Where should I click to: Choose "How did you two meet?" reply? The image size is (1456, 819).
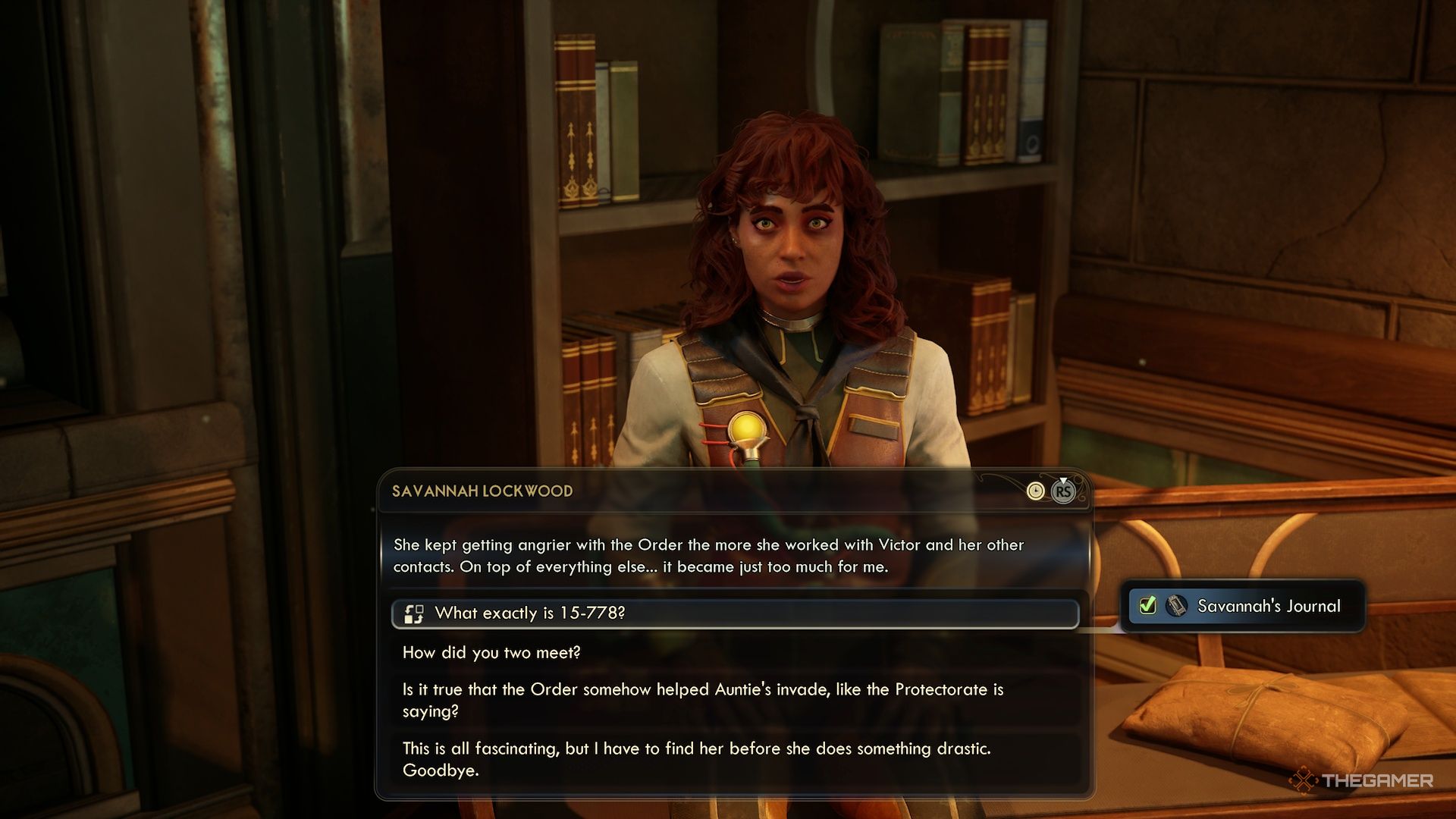pos(491,653)
